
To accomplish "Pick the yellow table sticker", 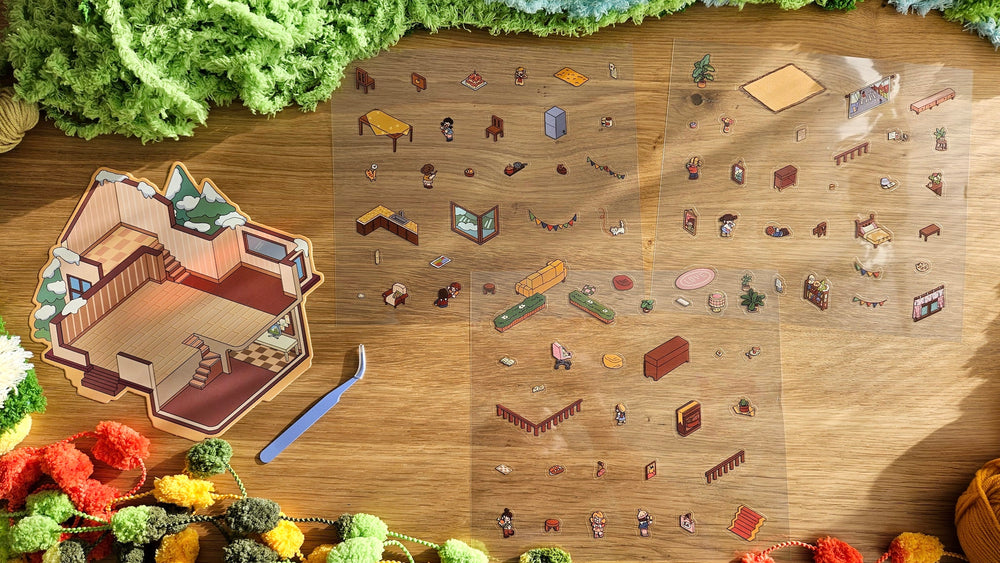I will (x=385, y=126).
